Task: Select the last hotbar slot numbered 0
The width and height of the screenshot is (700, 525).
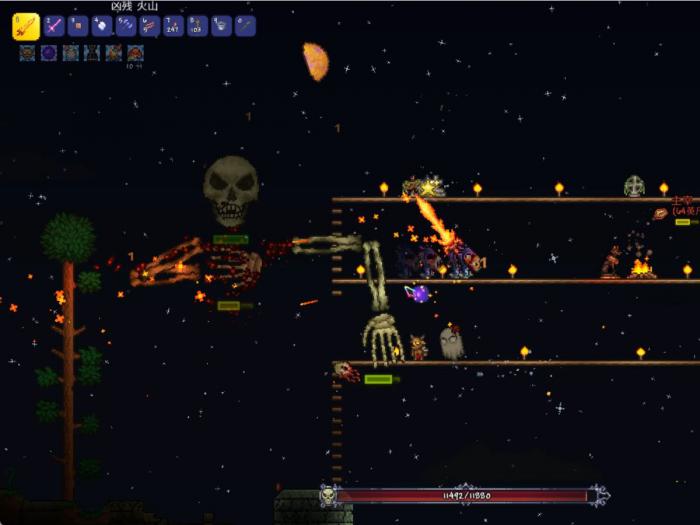Action: [x=245, y=26]
